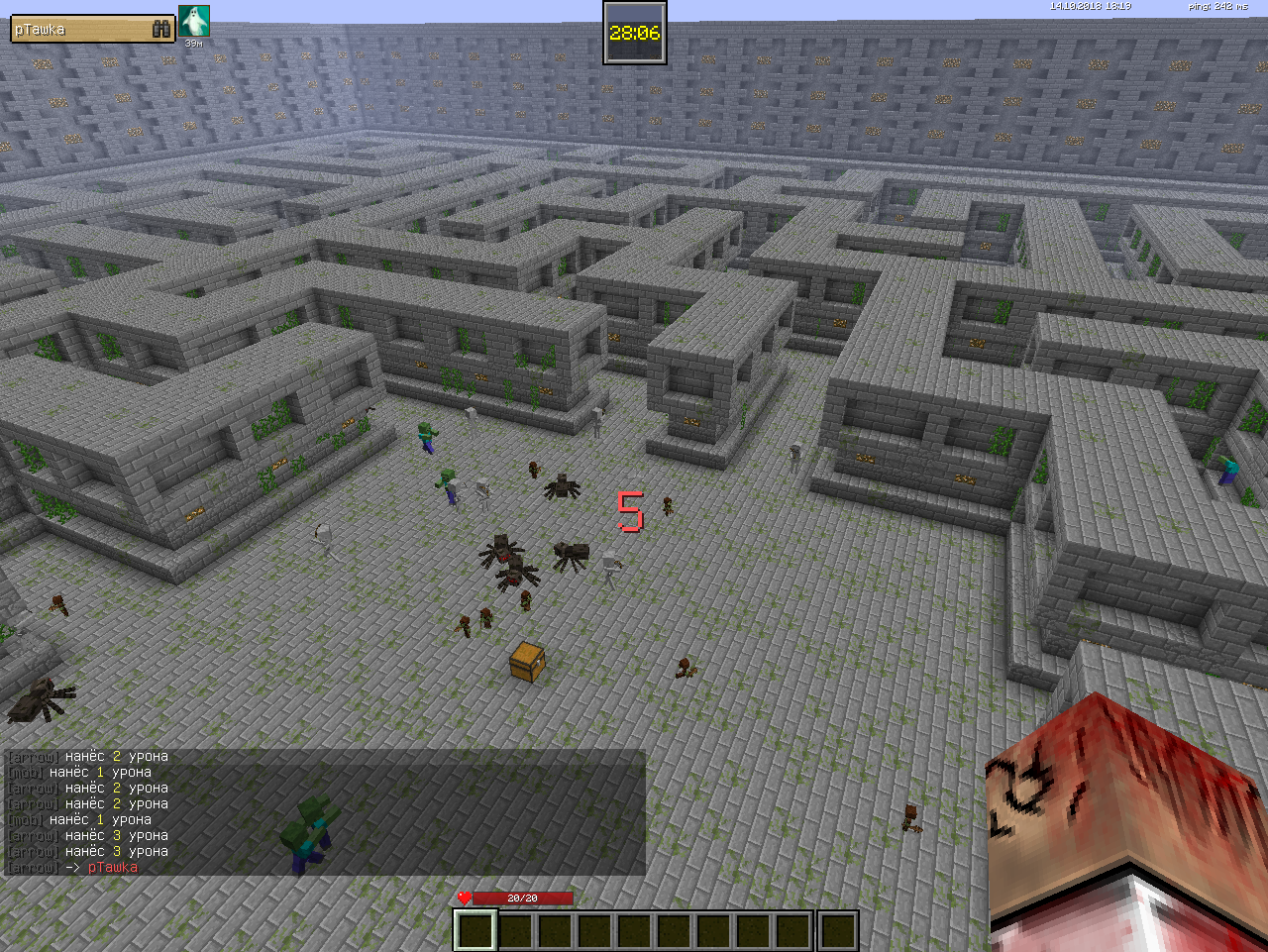This screenshot has height=952, width=1268.
Task: Open the damage chat log panel
Action: [325, 811]
